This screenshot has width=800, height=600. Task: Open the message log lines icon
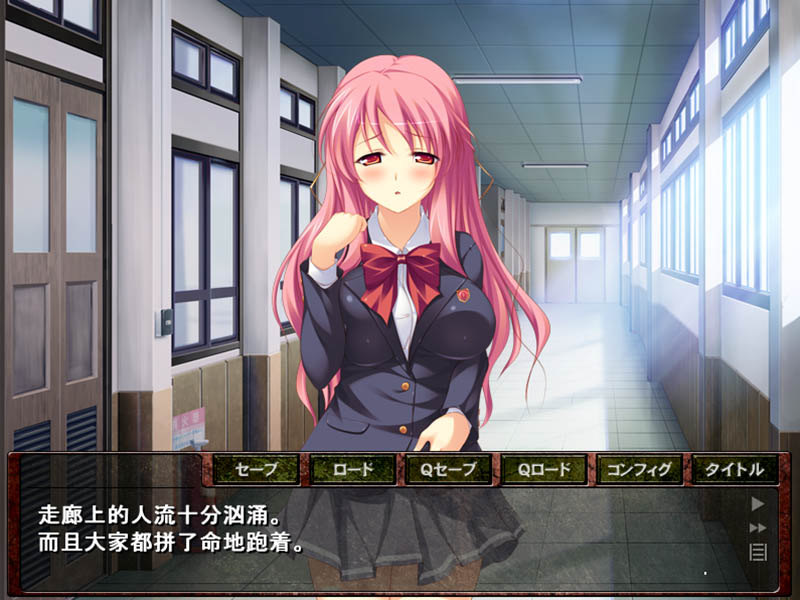758,551
